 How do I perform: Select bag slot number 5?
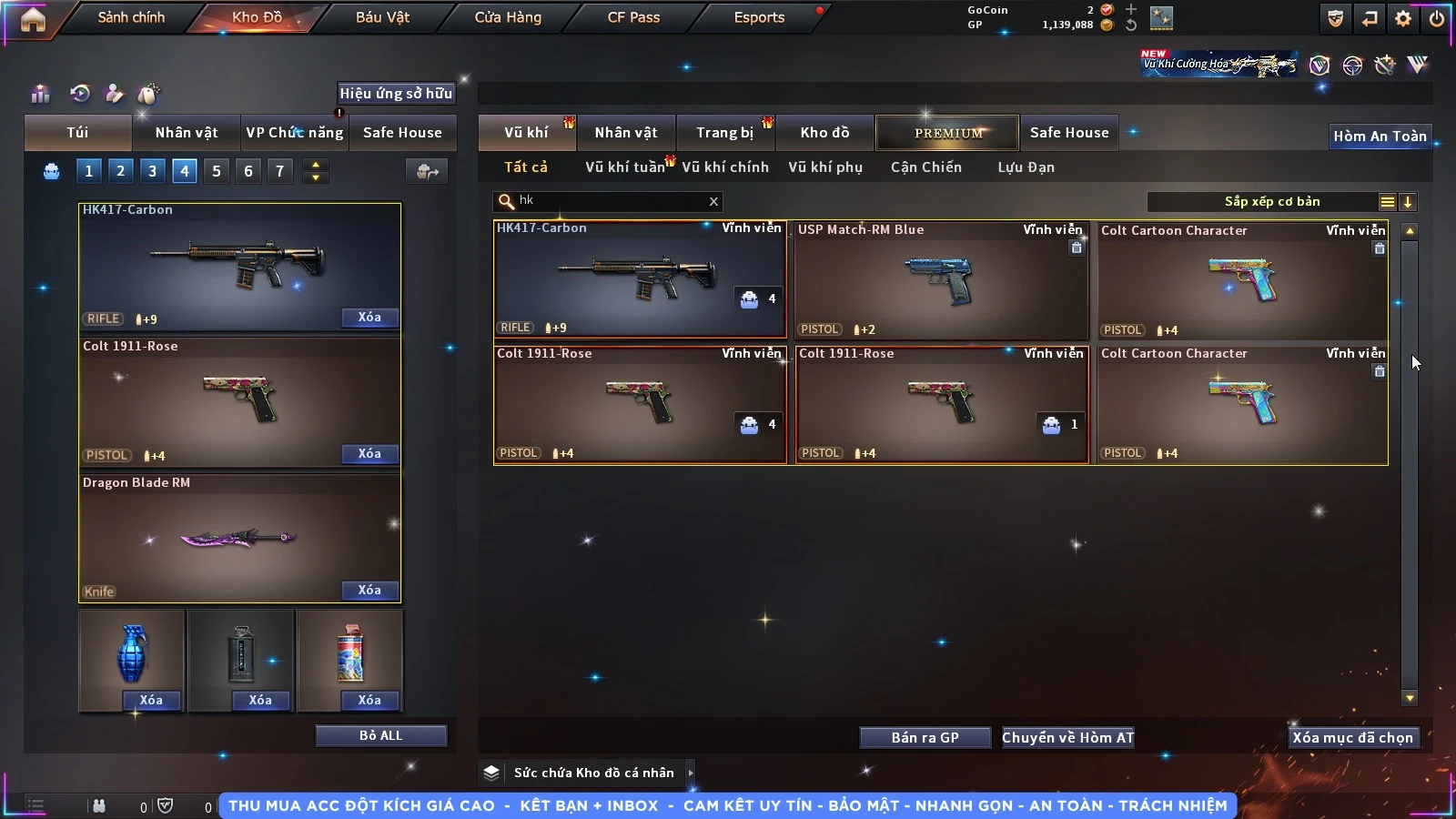[x=217, y=171]
